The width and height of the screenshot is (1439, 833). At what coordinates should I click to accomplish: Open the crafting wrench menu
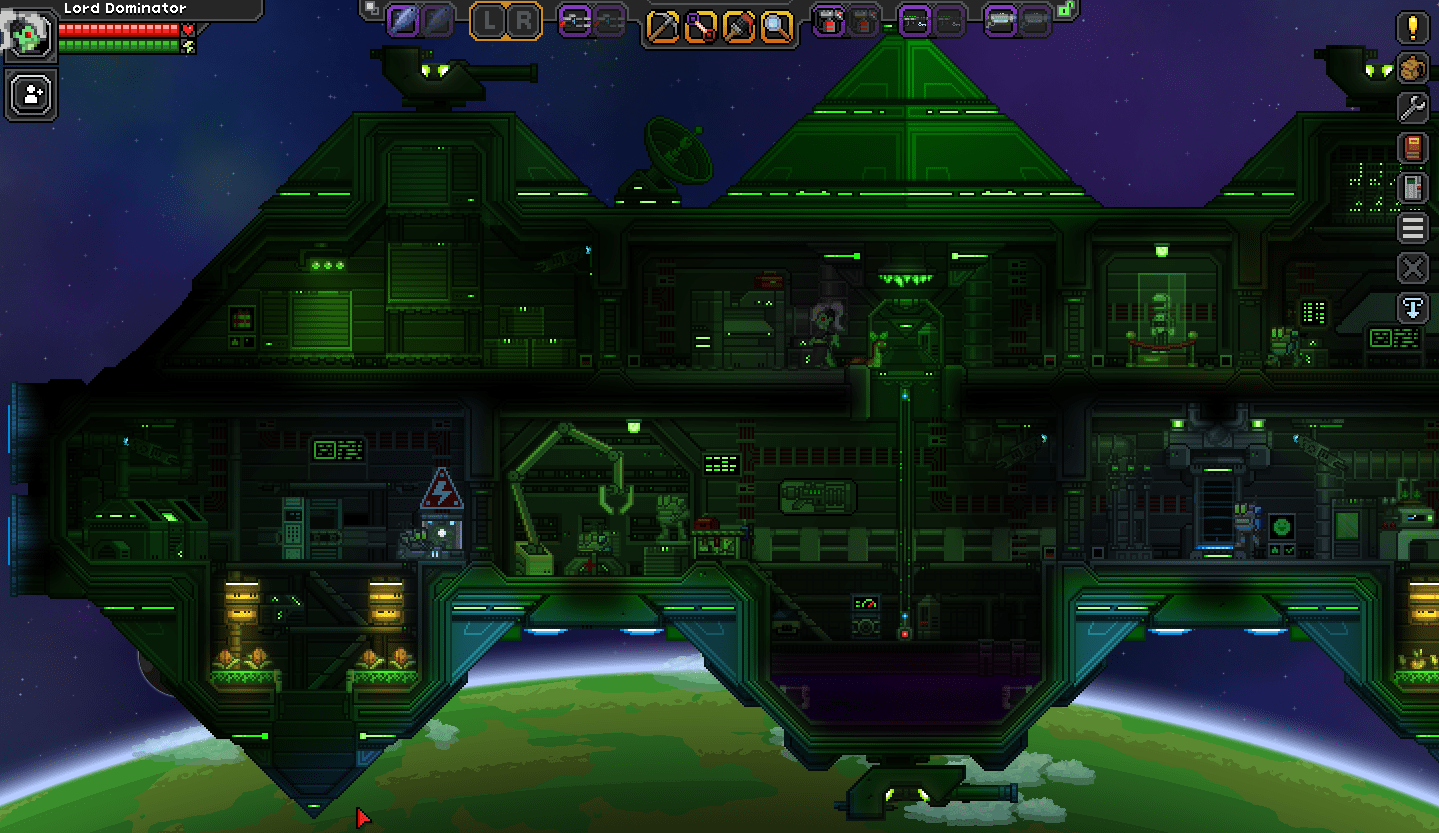click(x=1413, y=108)
